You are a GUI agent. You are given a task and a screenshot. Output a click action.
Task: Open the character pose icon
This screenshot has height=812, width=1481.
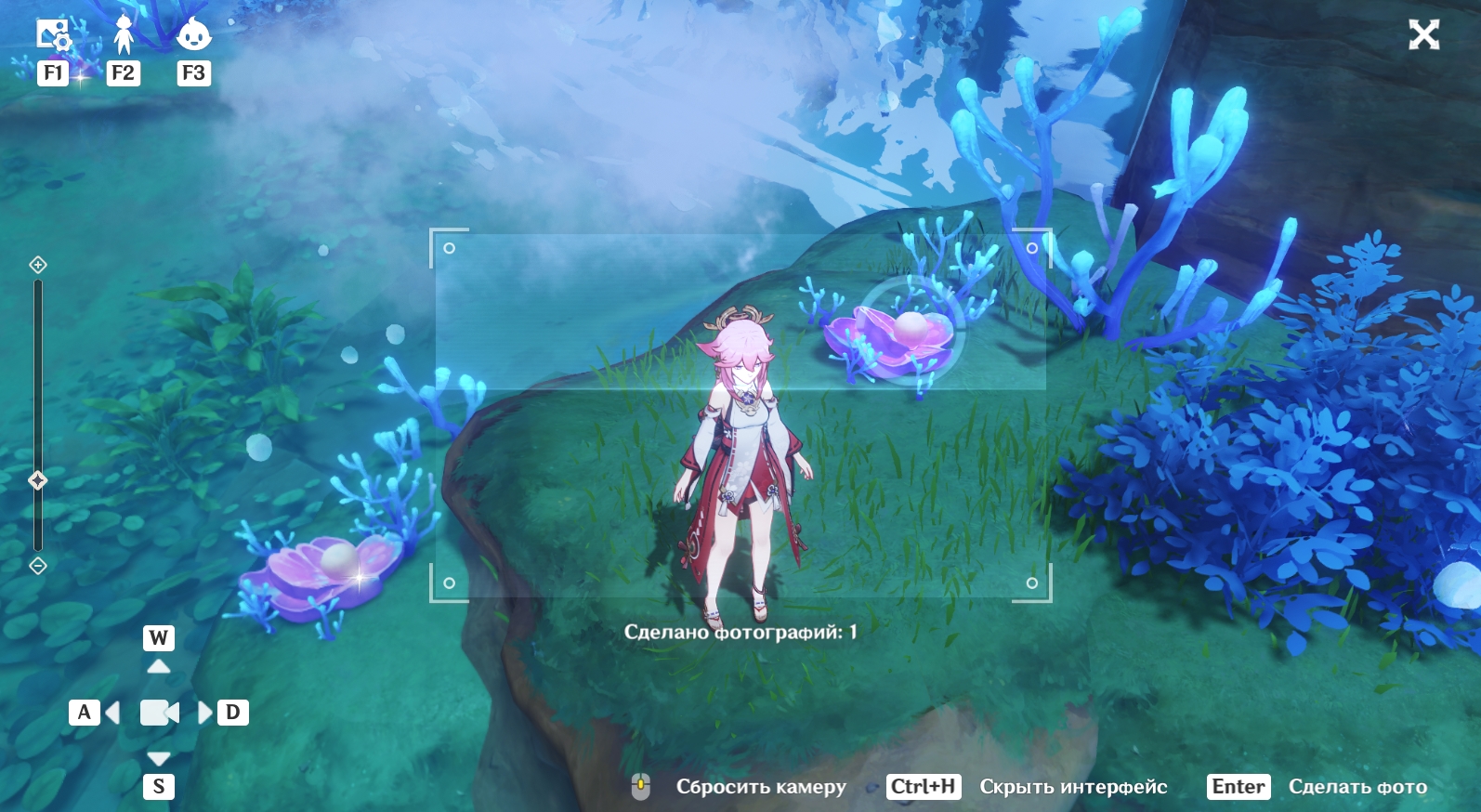124,35
